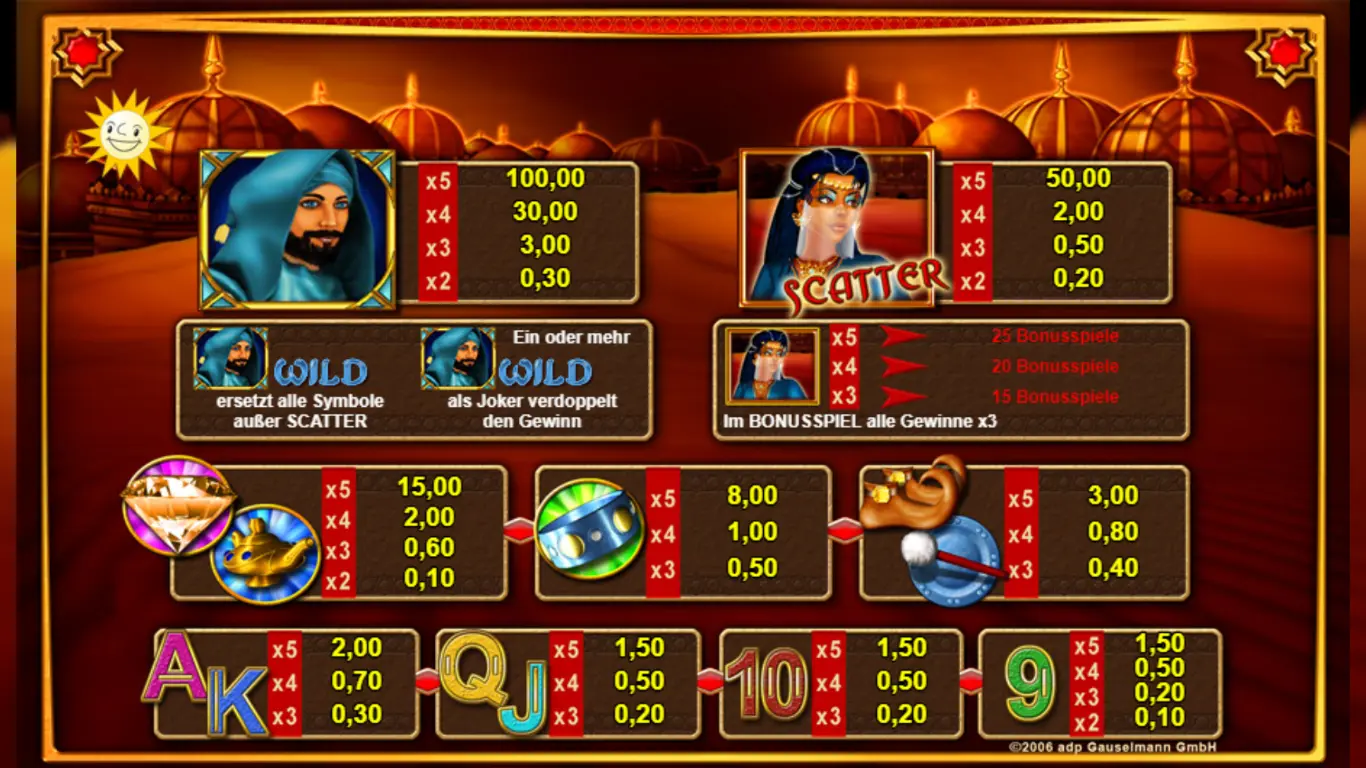Click the red x5 multiplier strip beside the Sultan
Image resolution: width=1366 pixels, height=768 pixels.
coord(440,178)
